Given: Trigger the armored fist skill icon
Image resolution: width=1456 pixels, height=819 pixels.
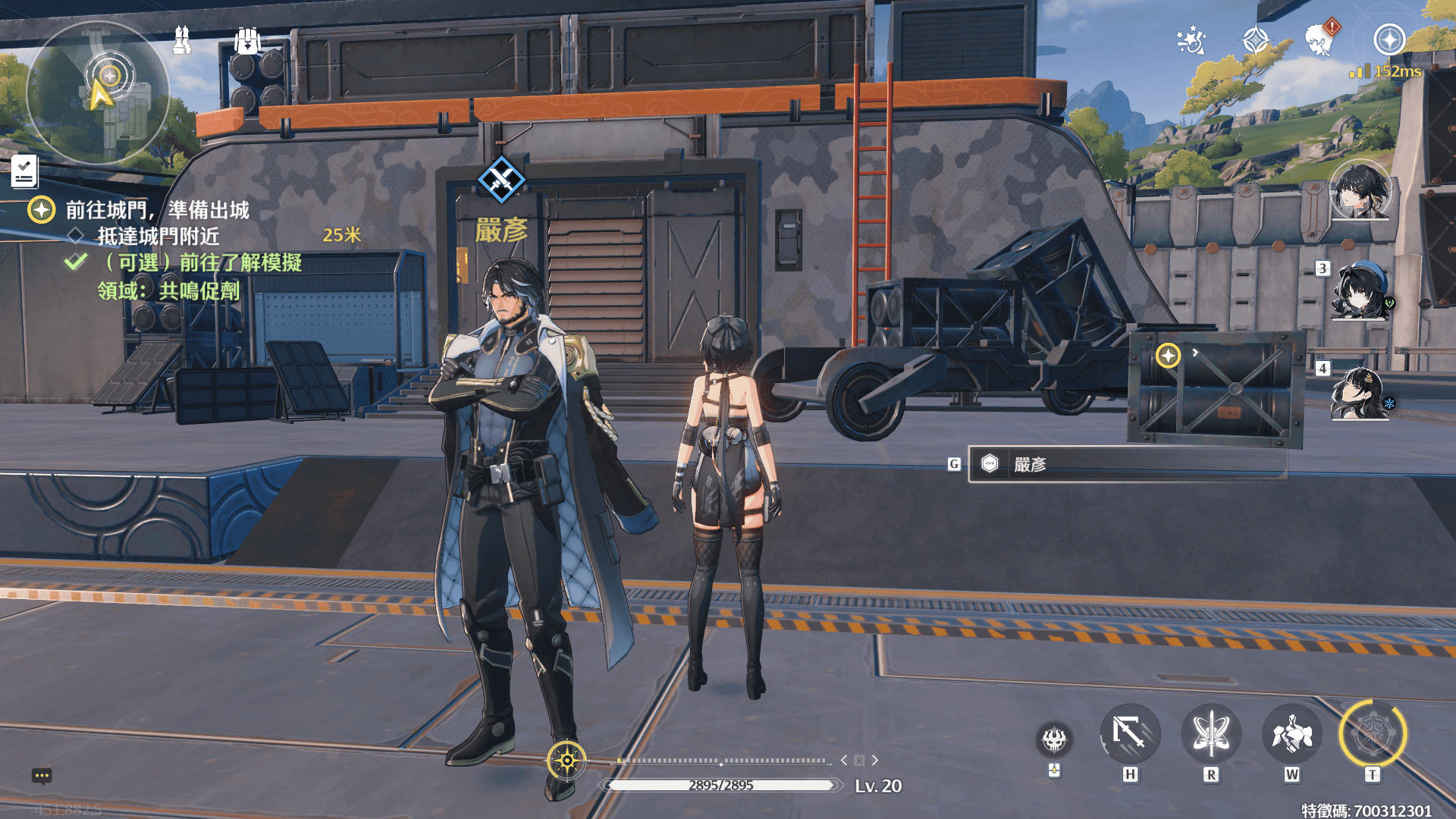Looking at the screenshot, I should pos(1291,734).
